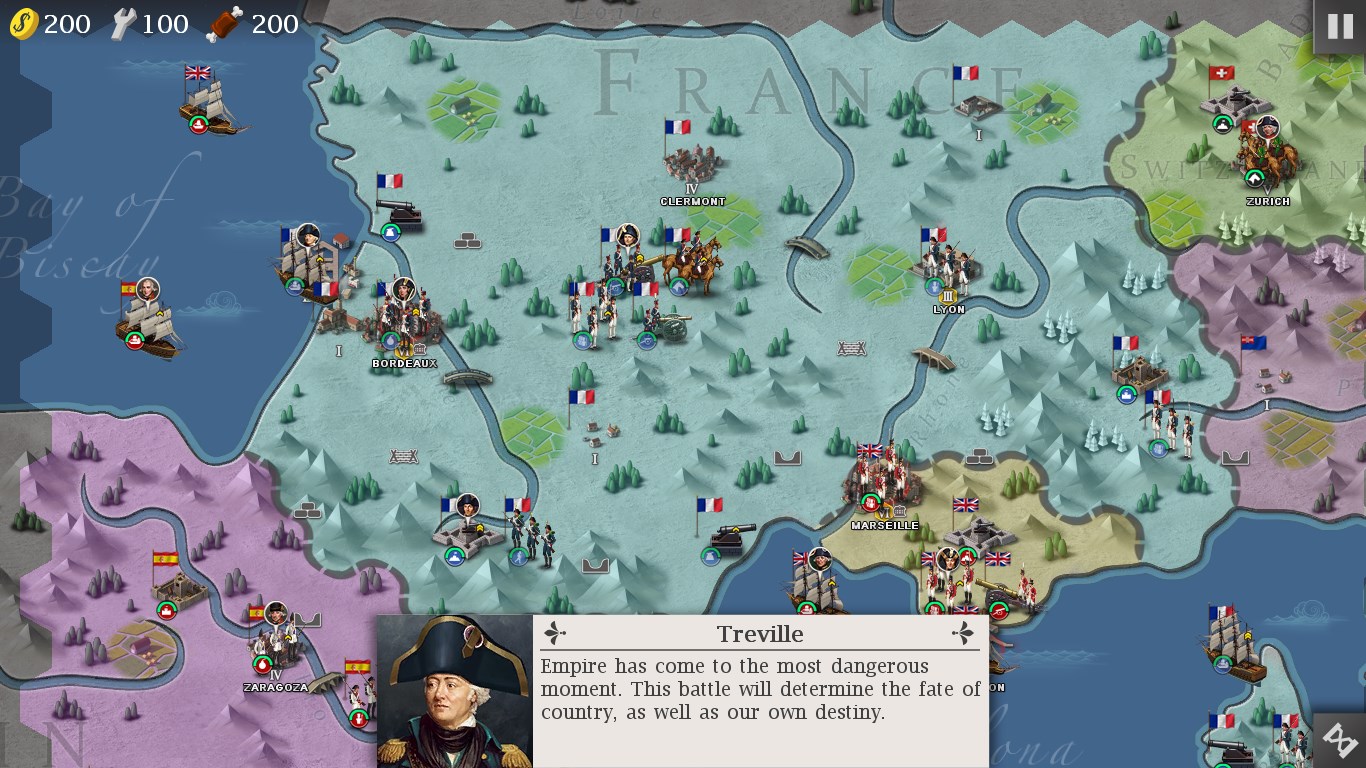End the turn with the hourglass button
This screenshot has height=768, width=1366.
[x=1339, y=741]
